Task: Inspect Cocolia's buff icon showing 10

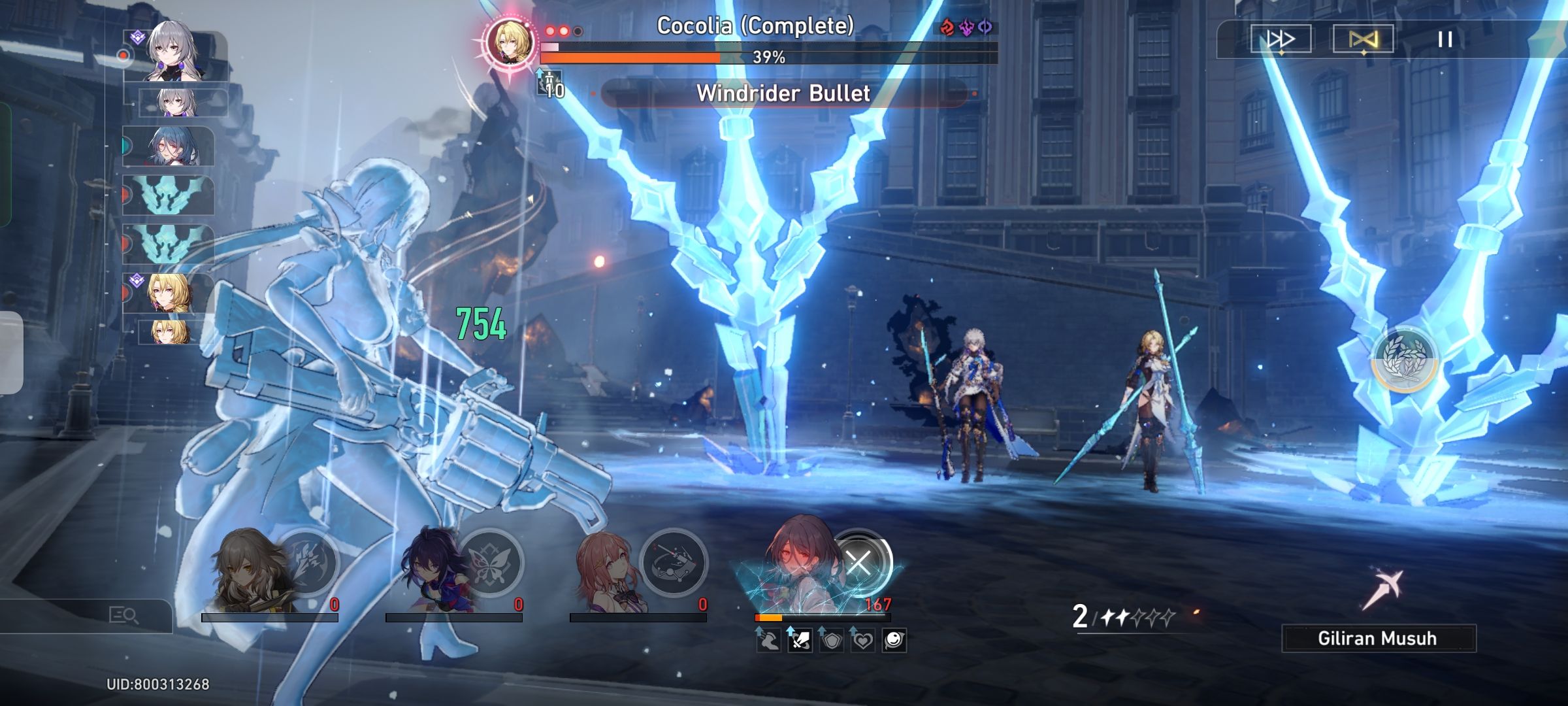Action: (550, 85)
